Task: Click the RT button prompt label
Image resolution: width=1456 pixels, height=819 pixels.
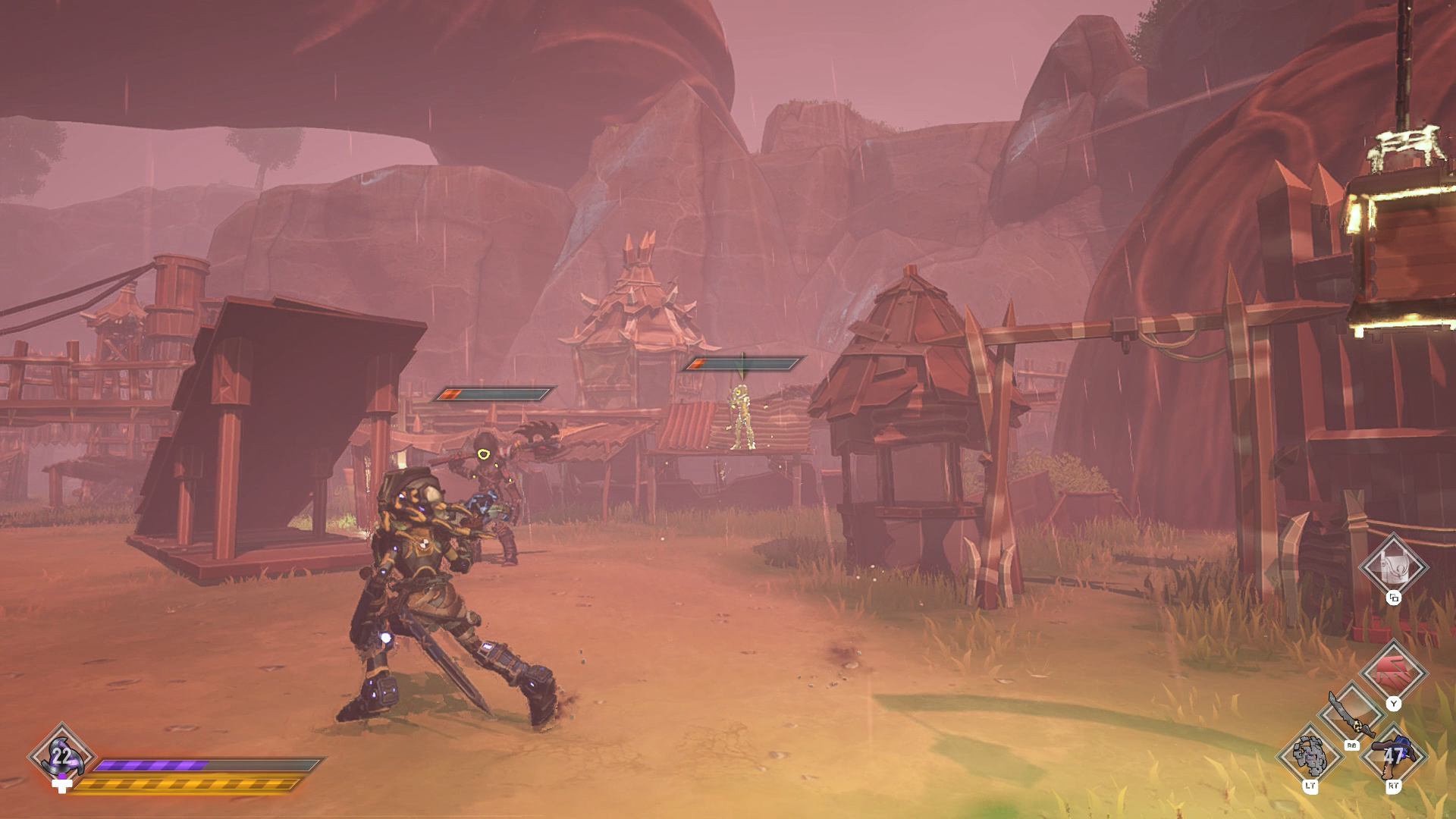Action: [x=1394, y=786]
